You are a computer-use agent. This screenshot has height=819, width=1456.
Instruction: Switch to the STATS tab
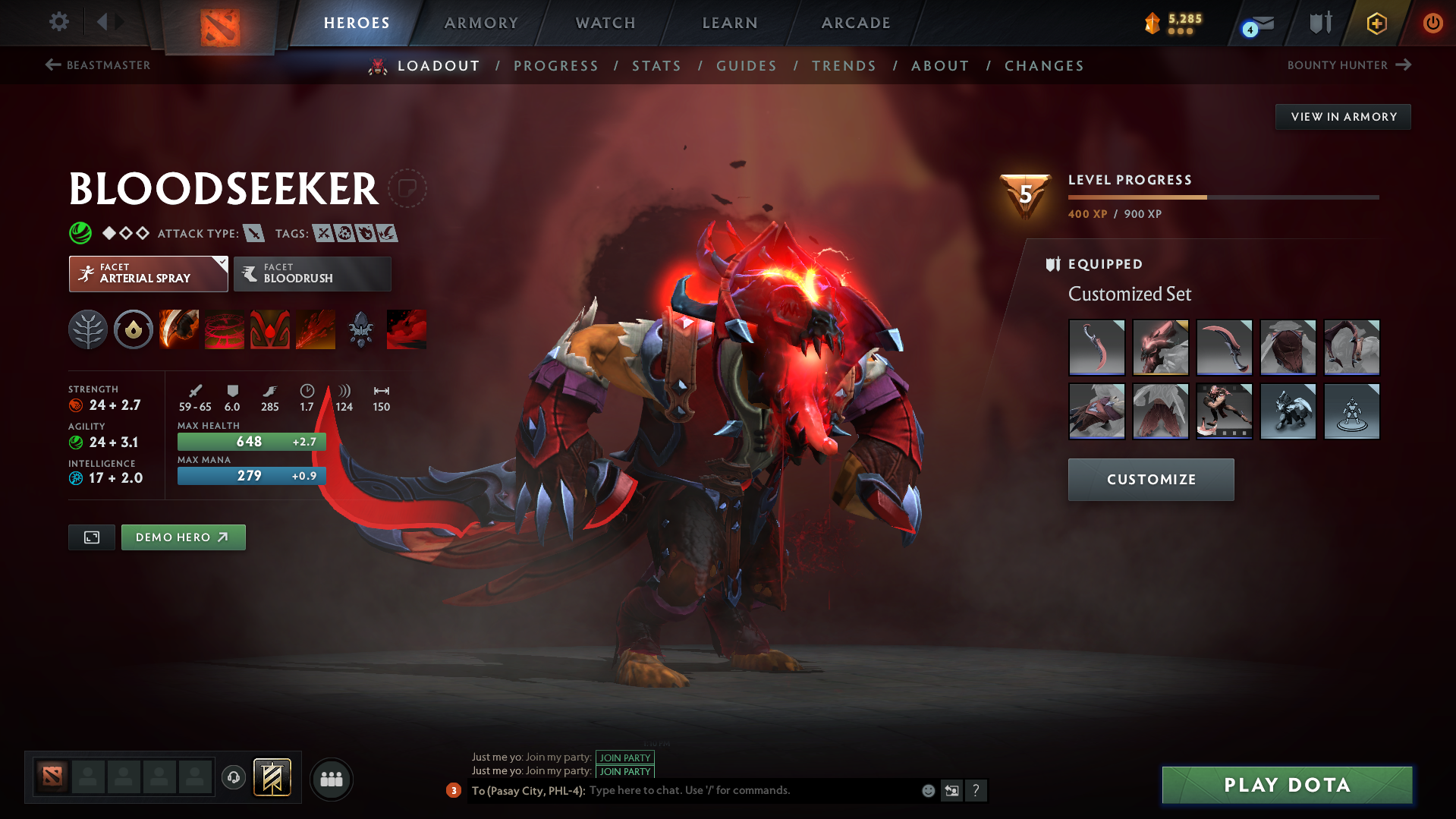click(656, 66)
